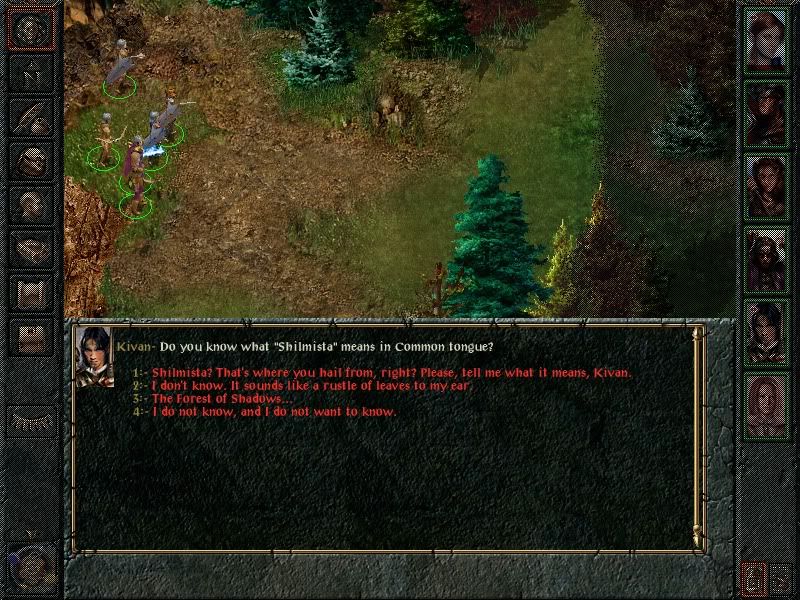Rest the party with the closed-eye button

31,421
